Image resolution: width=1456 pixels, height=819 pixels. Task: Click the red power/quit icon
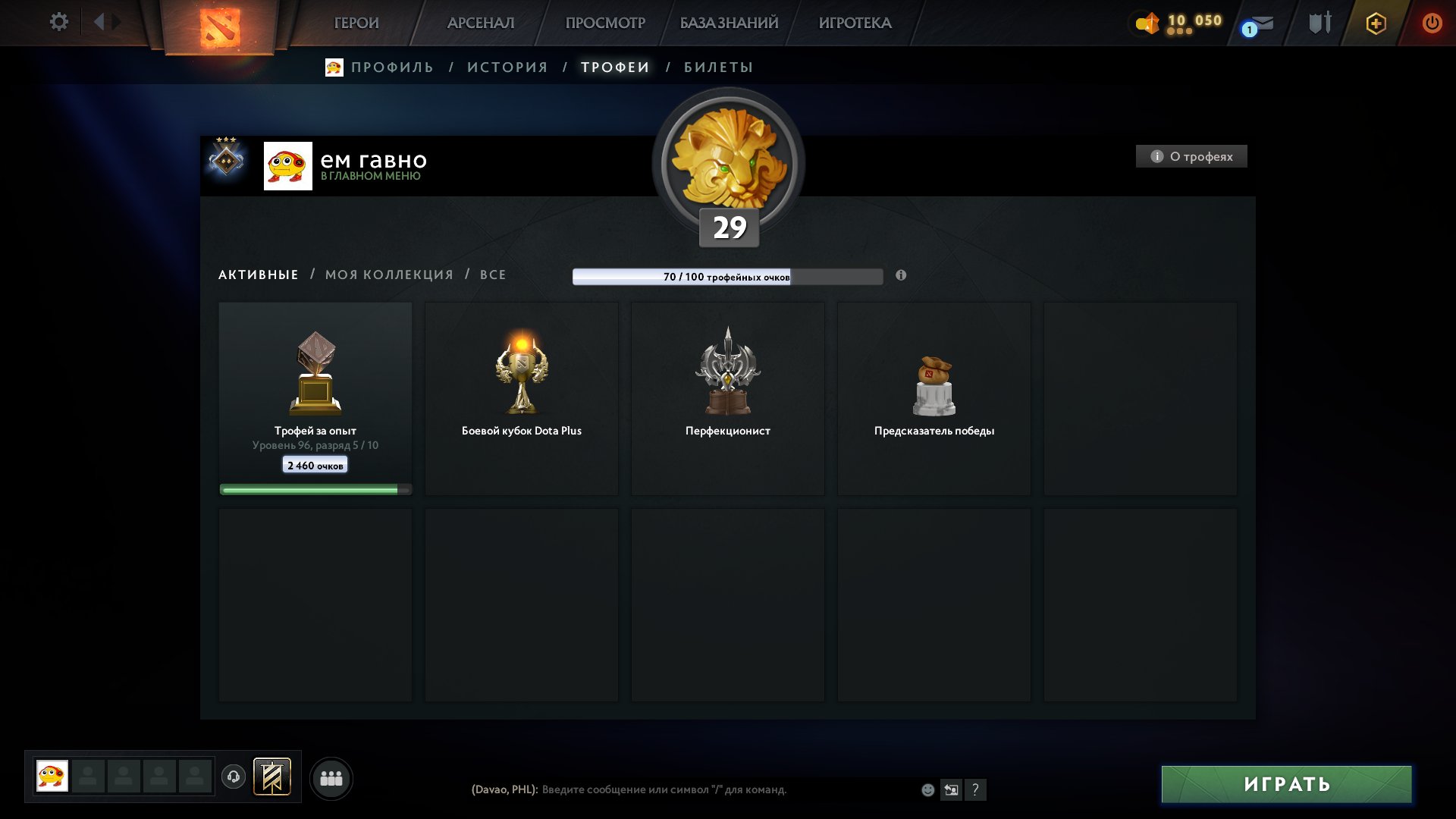click(x=1433, y=23)
